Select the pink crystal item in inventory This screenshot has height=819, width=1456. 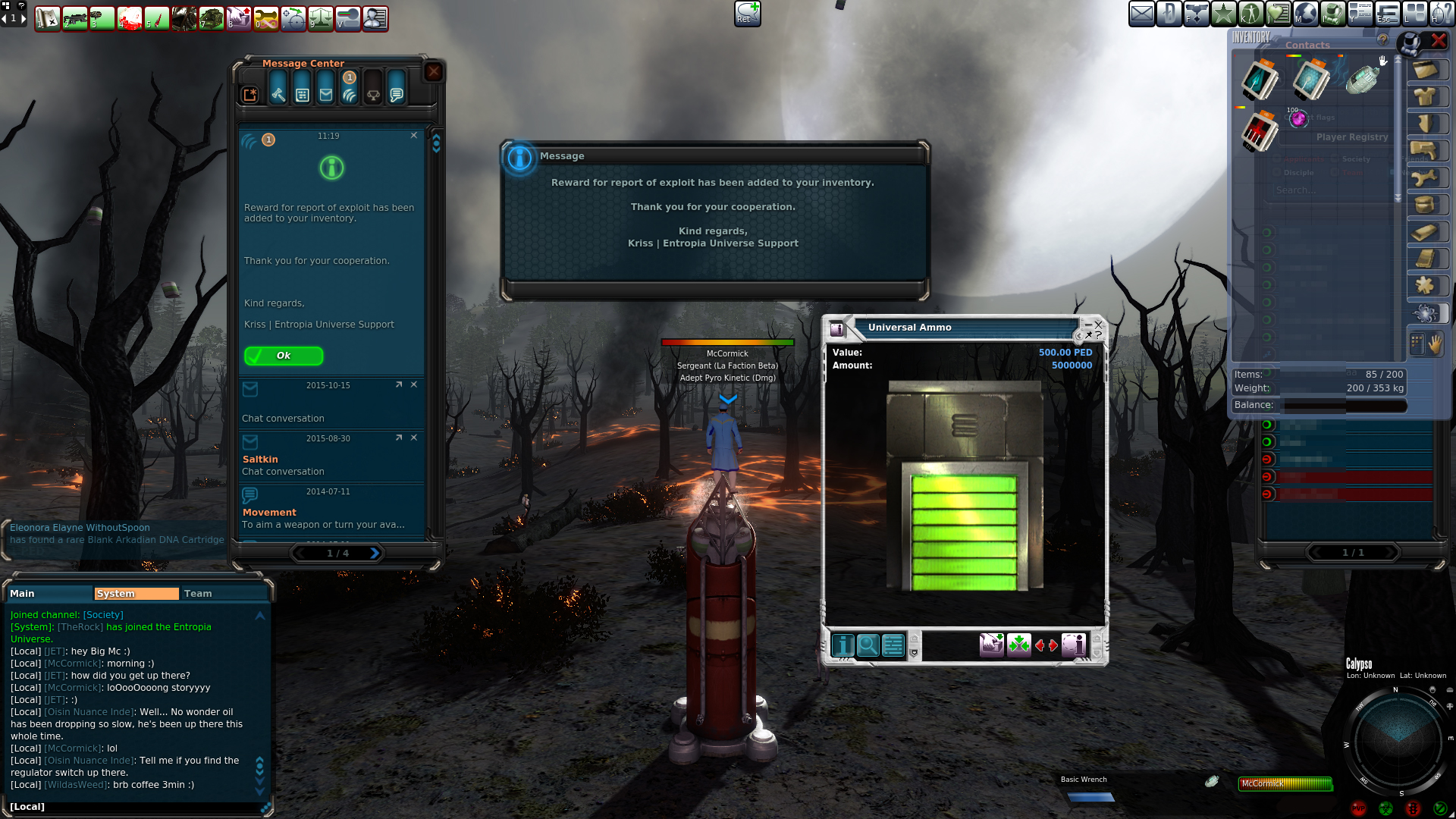click(x=1298, y=118)
